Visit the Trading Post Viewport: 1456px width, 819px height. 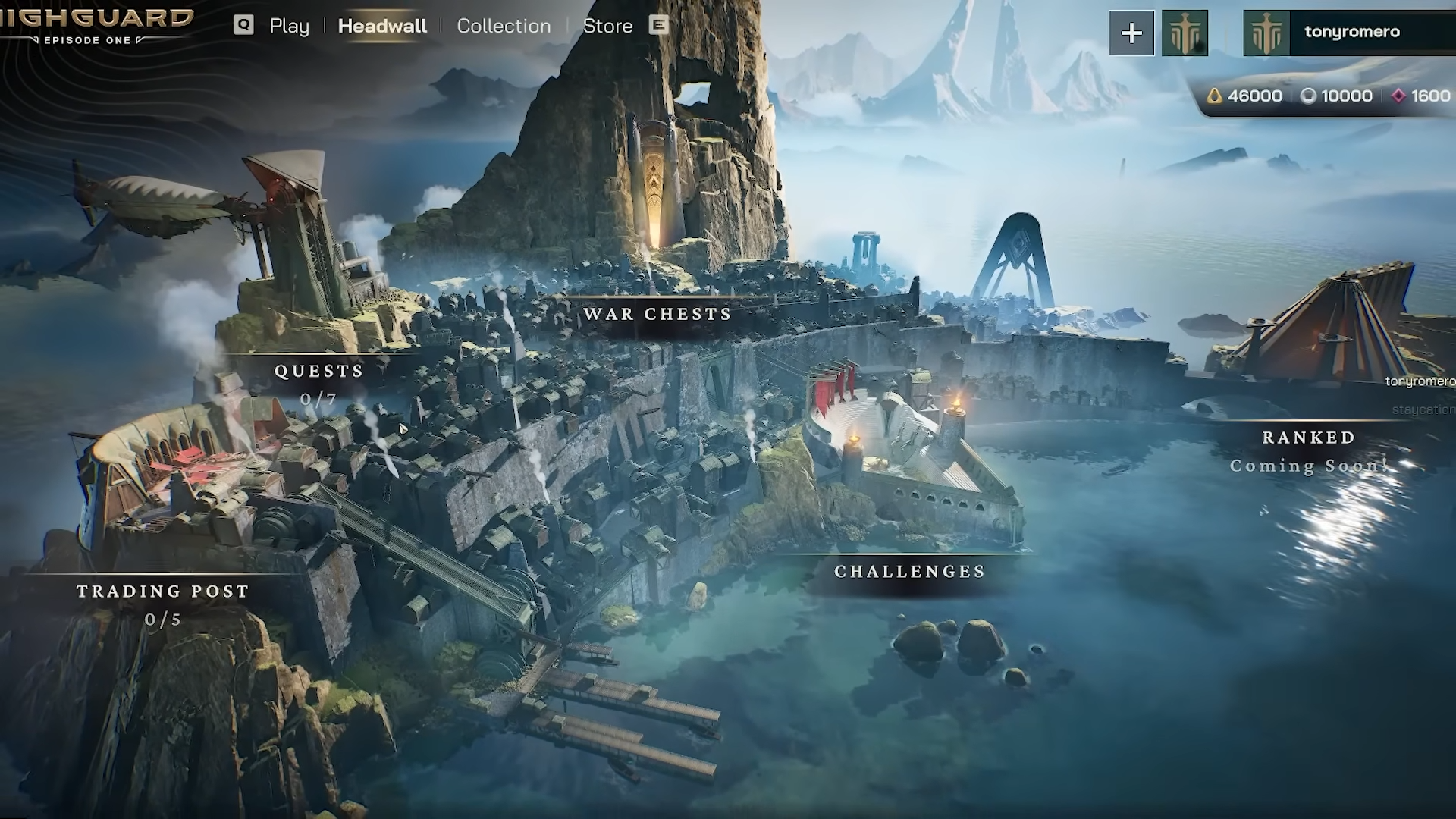point(163,591)
